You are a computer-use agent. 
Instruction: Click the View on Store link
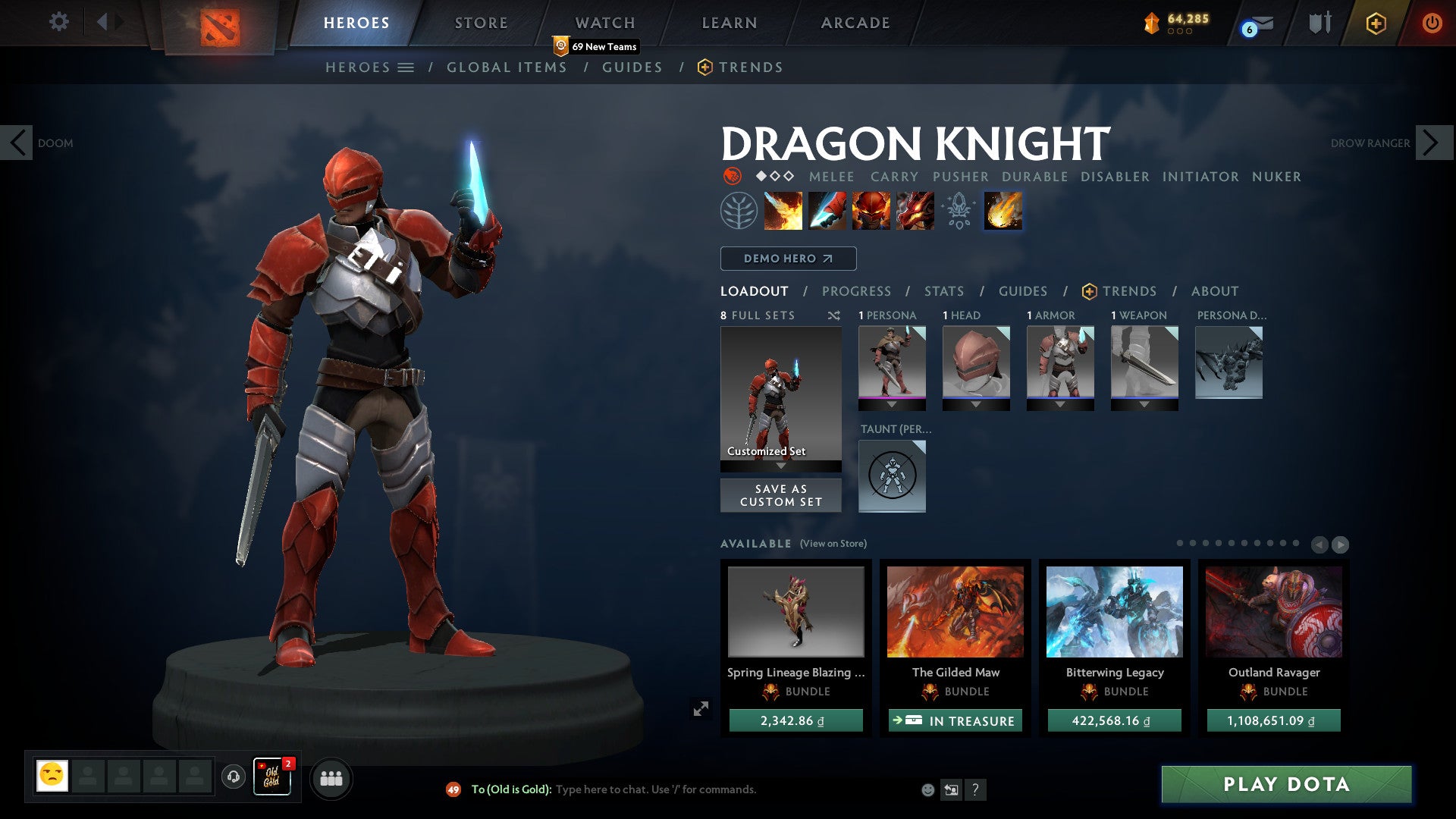pos(834,544)
